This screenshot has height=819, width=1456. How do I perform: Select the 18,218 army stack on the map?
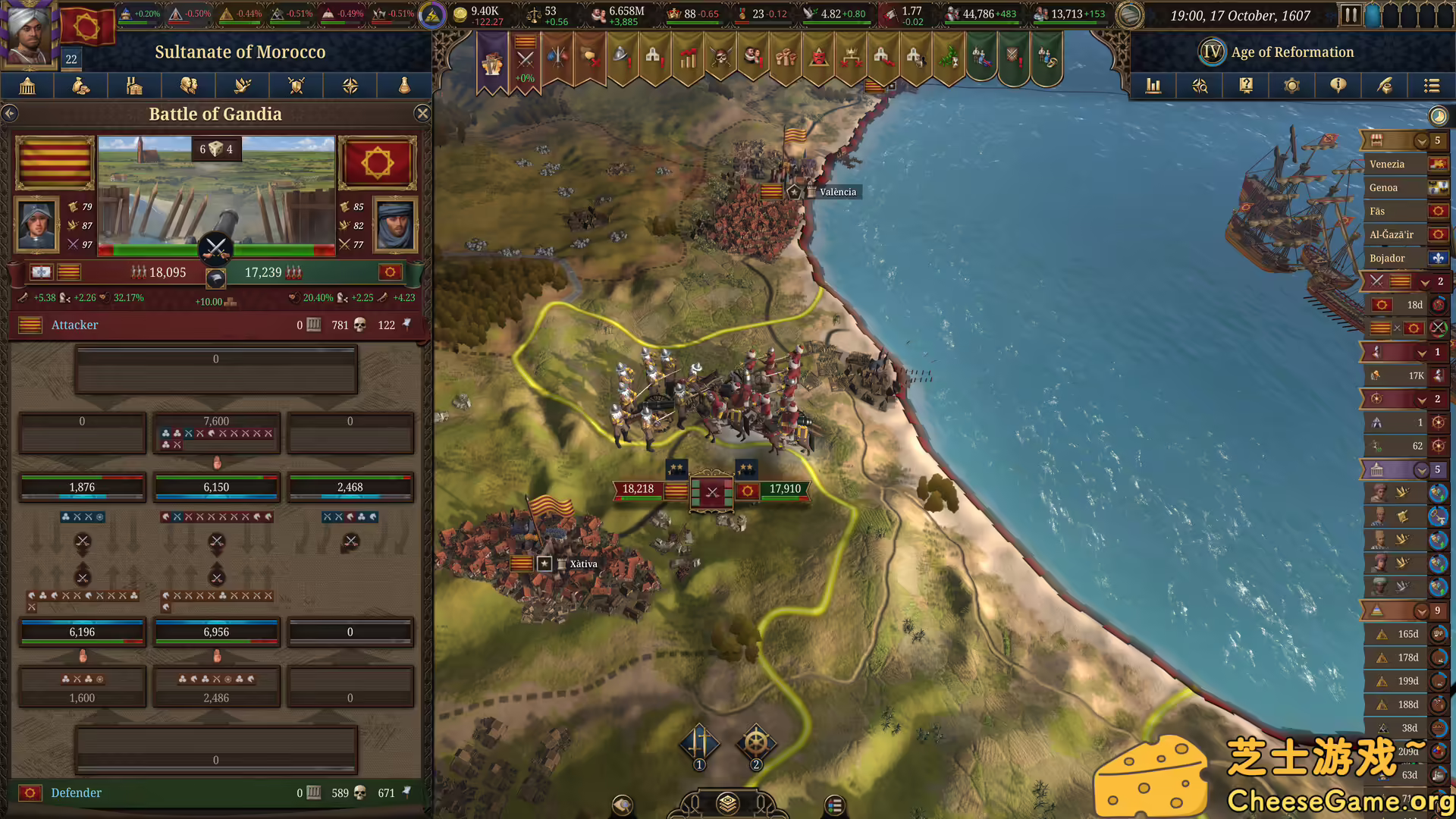639,489
